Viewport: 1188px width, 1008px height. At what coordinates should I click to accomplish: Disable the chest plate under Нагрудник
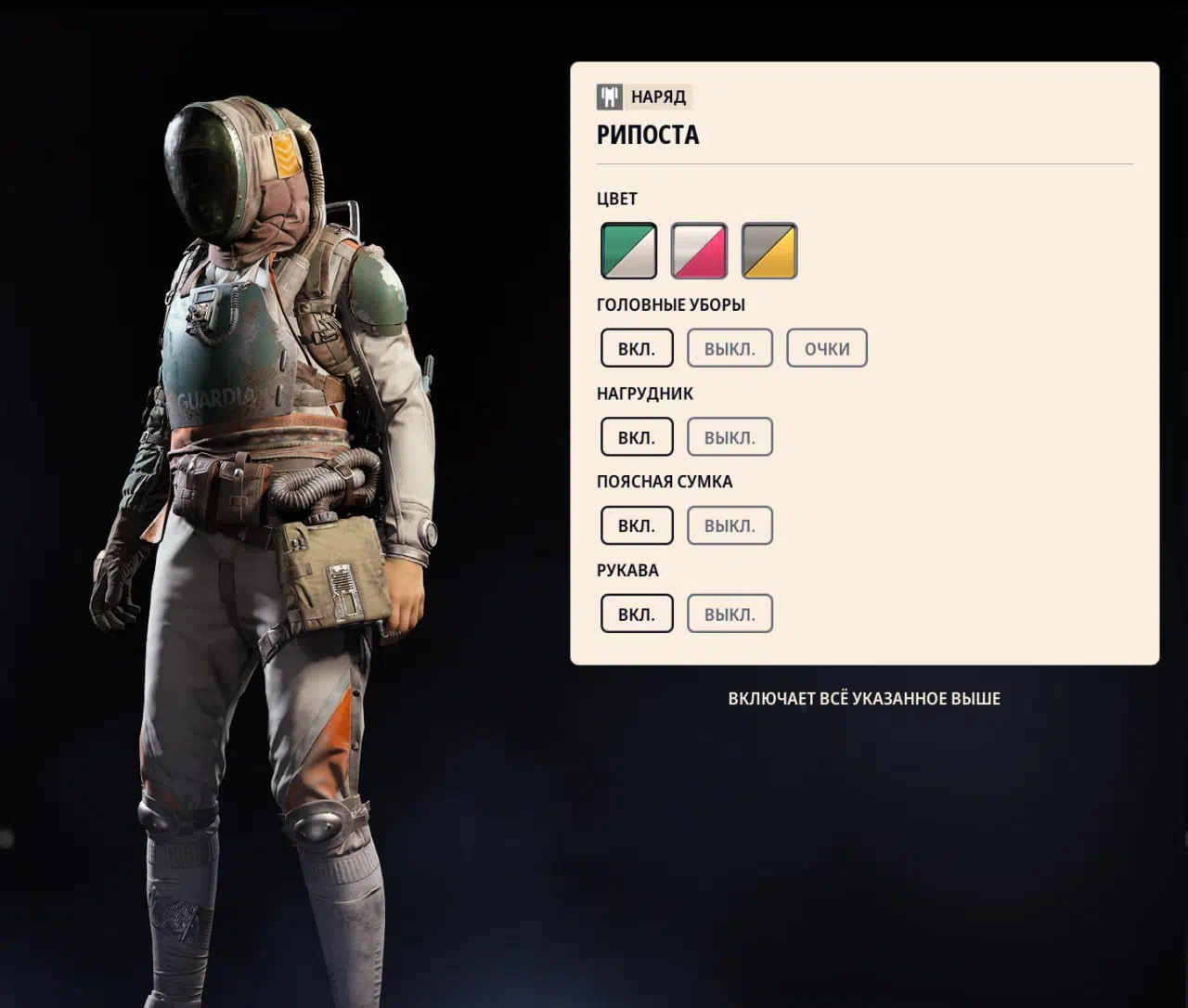pyautogui.click(x=730, y=437)
